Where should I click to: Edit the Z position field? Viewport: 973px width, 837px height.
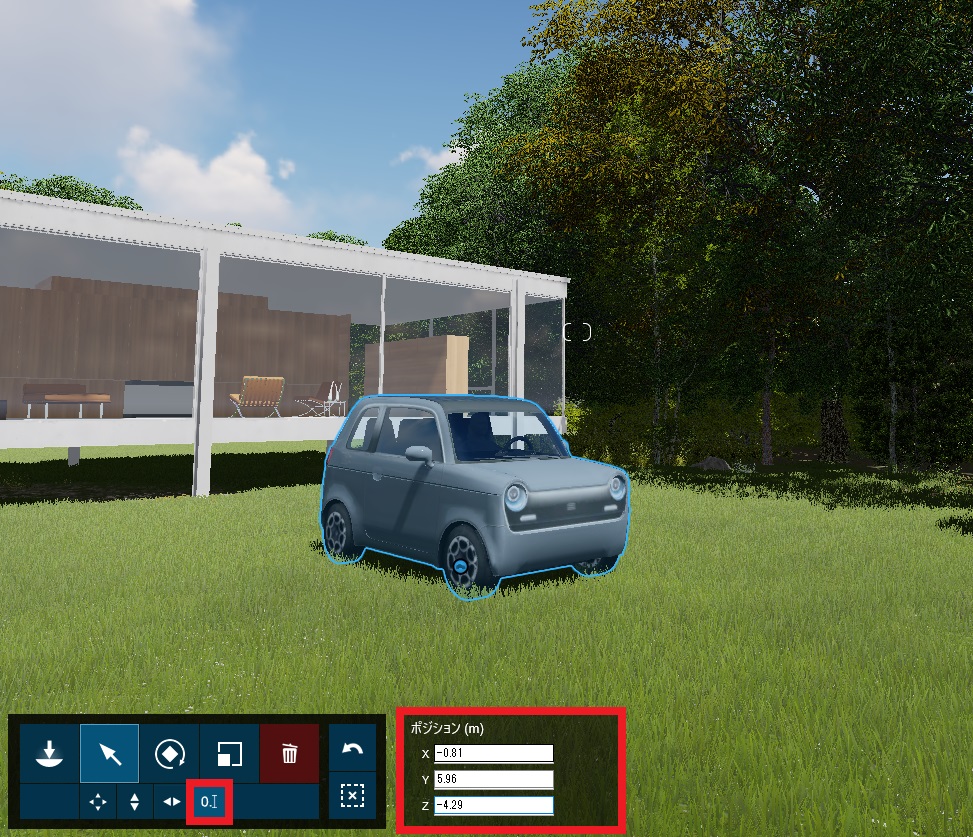coord(493,805)
